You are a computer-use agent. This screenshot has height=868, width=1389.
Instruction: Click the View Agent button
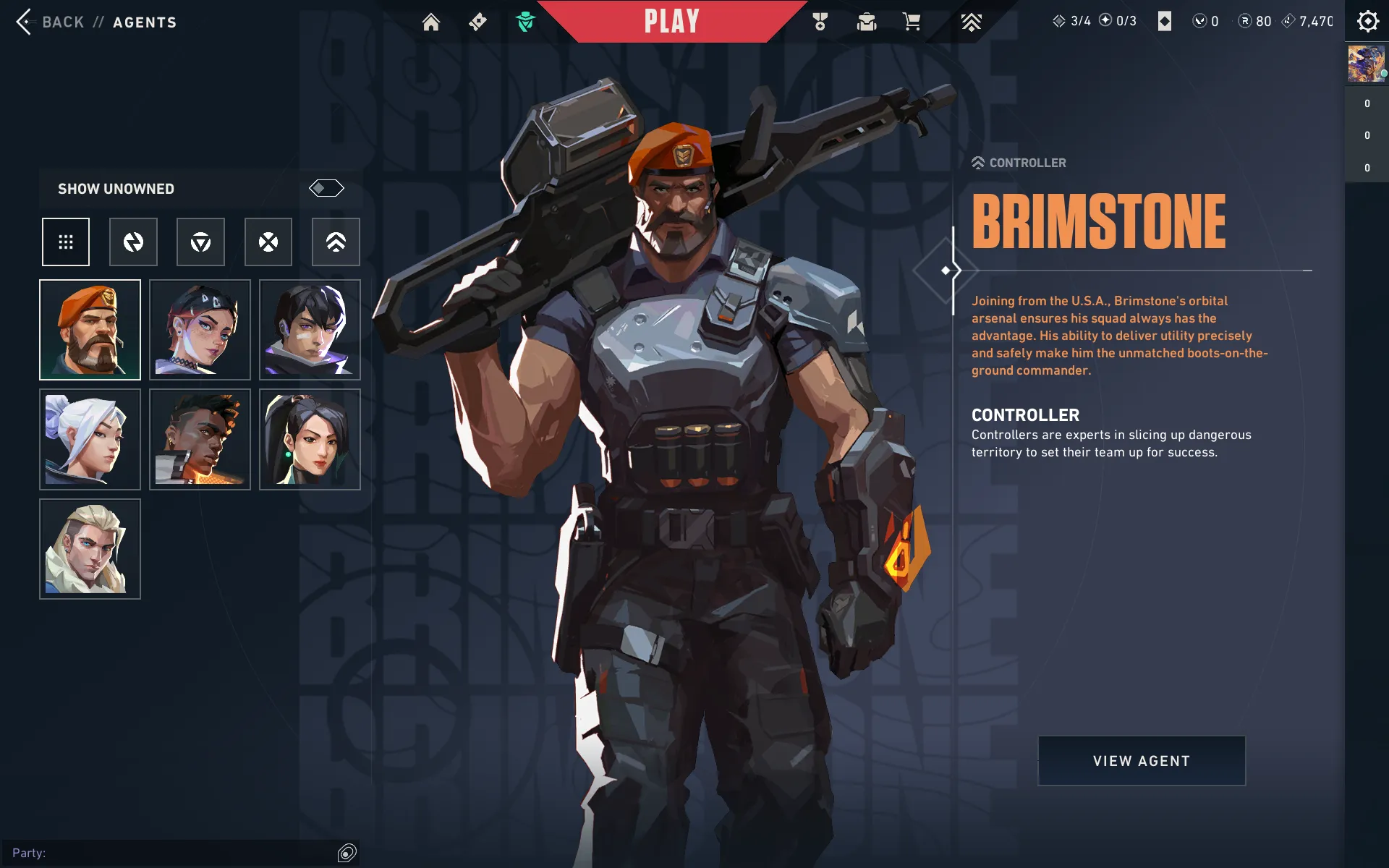1142,761
